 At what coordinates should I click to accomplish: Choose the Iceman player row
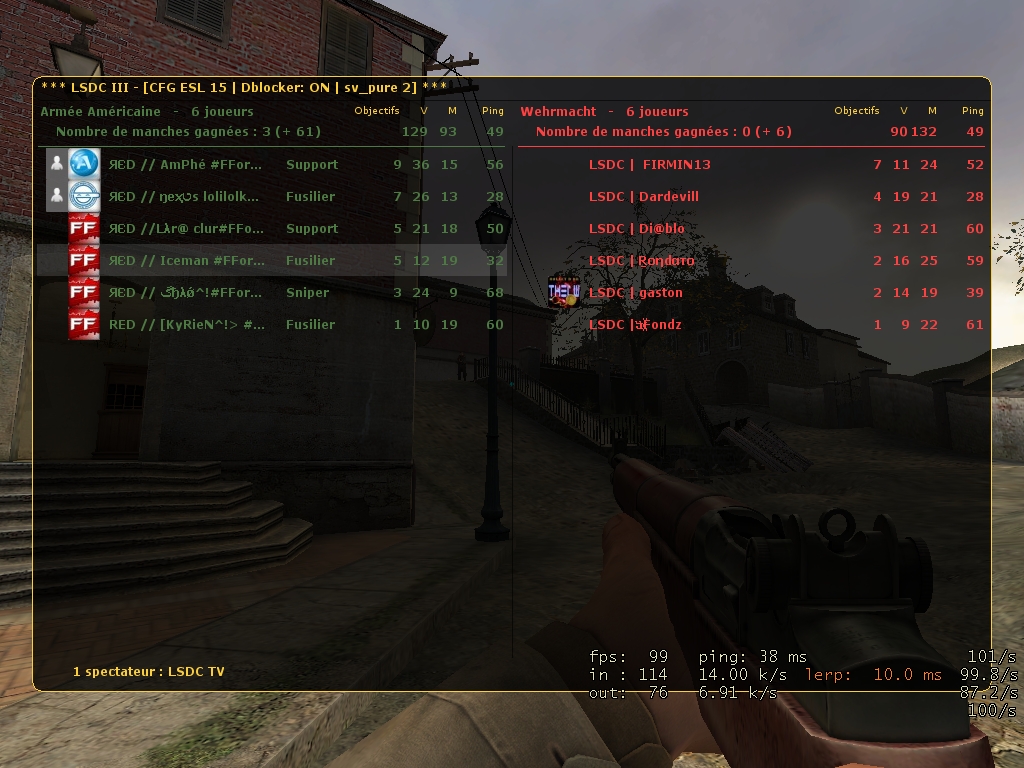272,260
